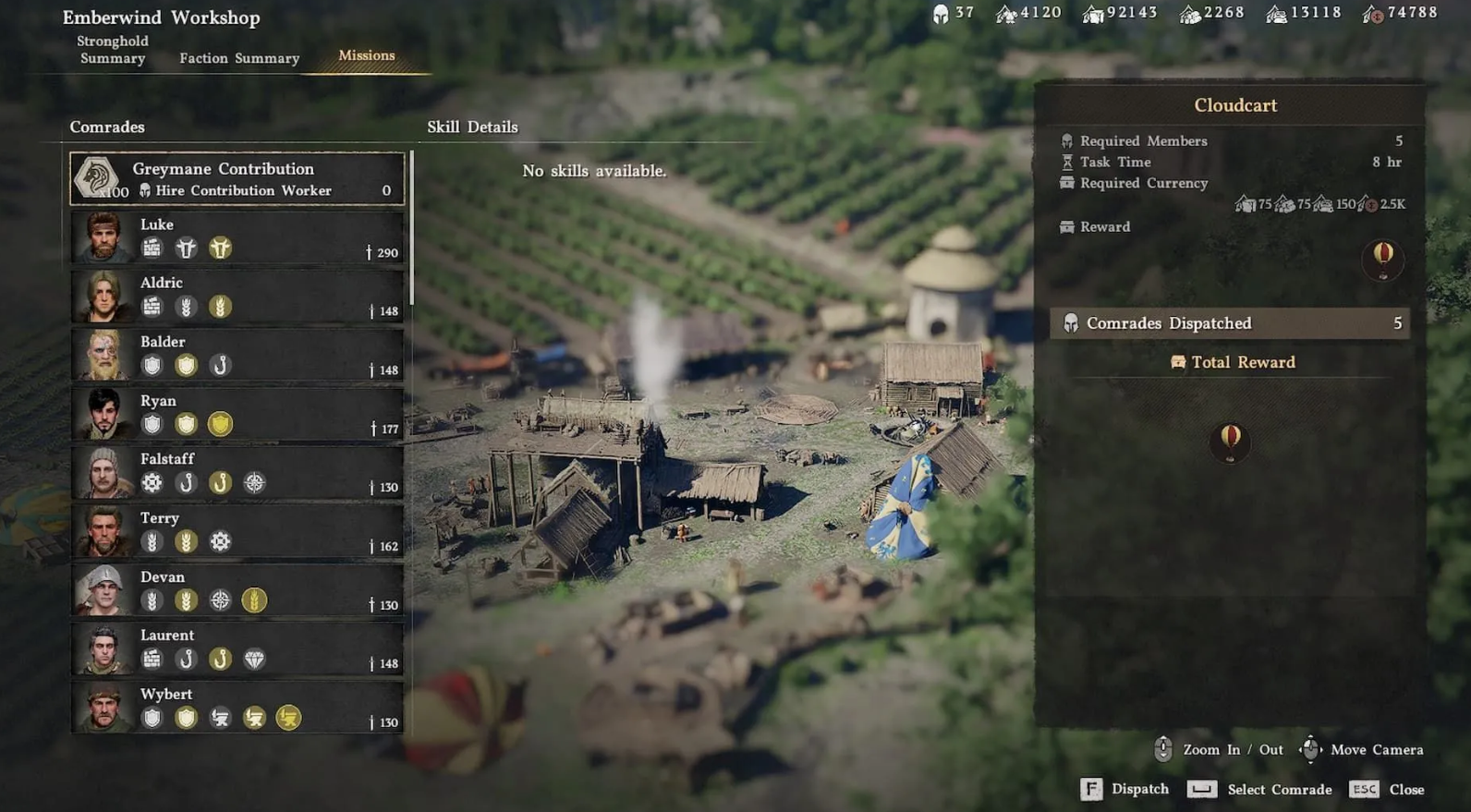Choose comrade Ryan

click(x=237, y=413)
